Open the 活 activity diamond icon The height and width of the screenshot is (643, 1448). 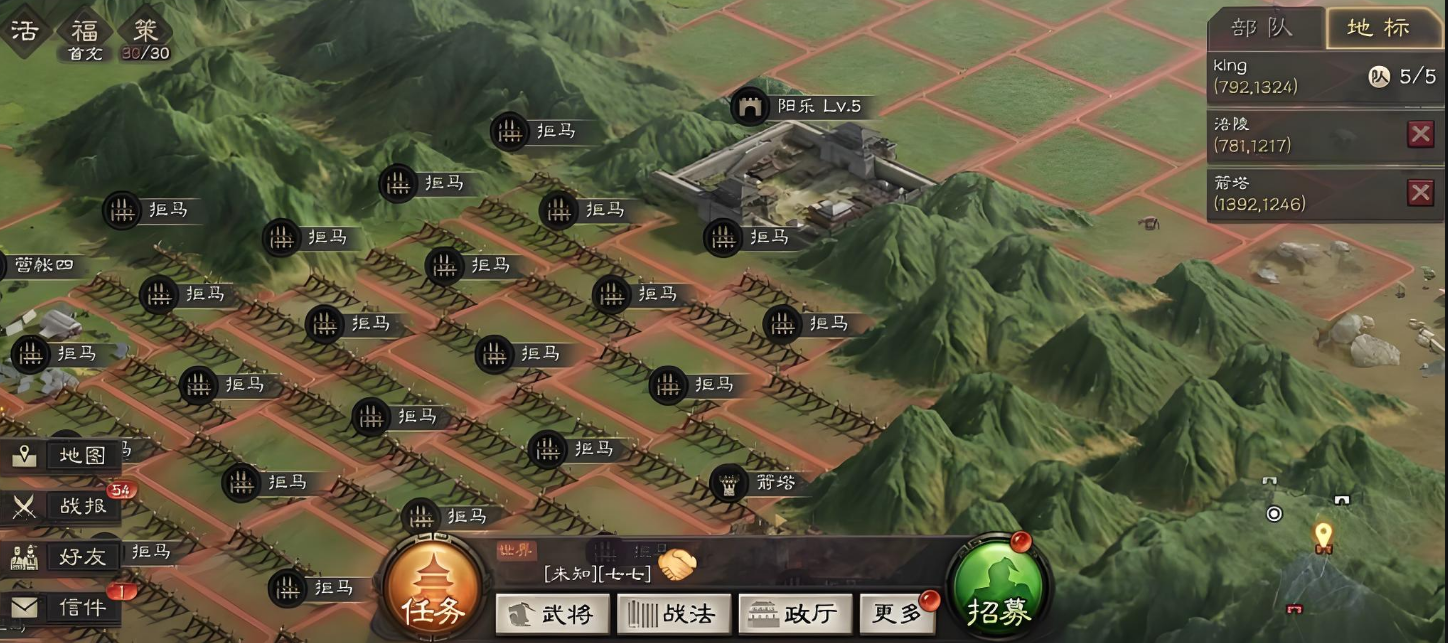[24, 30]
